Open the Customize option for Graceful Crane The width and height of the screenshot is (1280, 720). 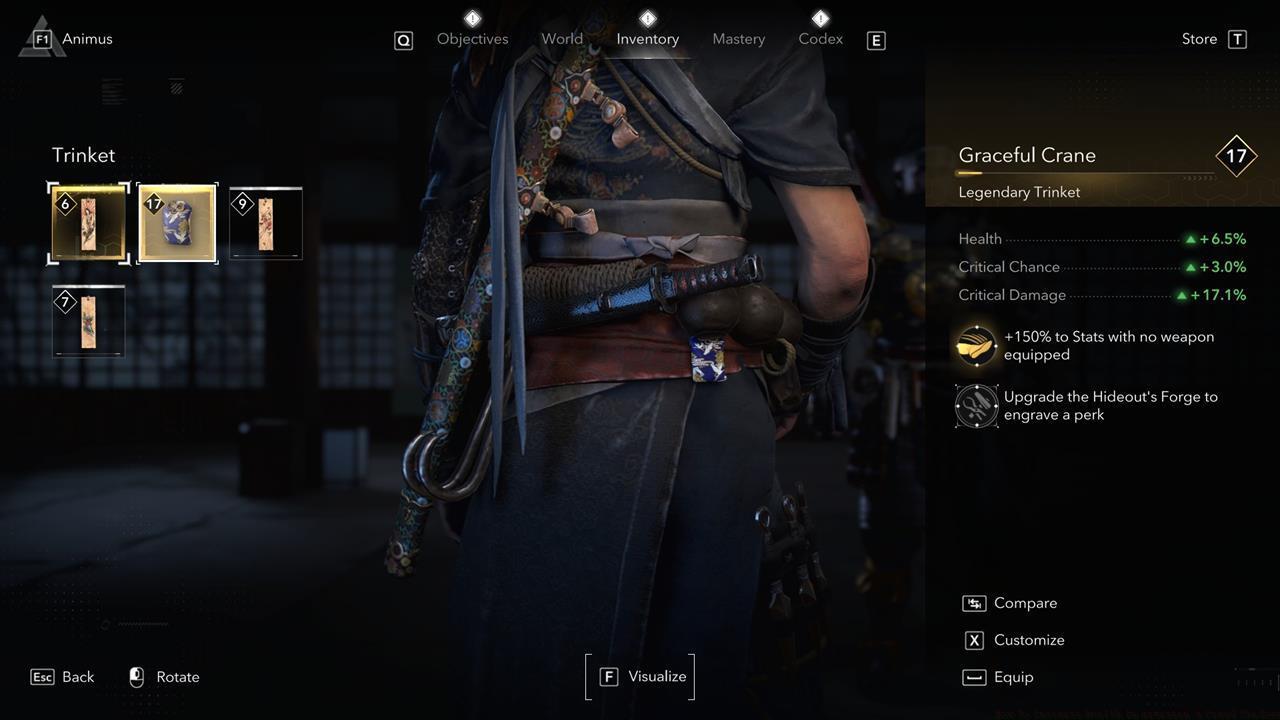[1029, 640]
